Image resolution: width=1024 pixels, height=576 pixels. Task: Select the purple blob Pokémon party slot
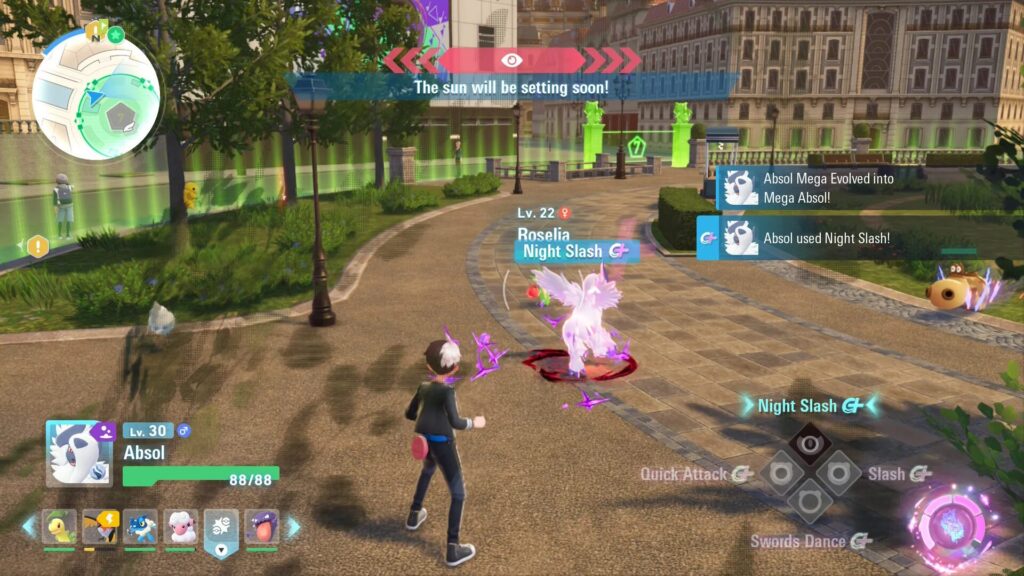coord(262,526)
